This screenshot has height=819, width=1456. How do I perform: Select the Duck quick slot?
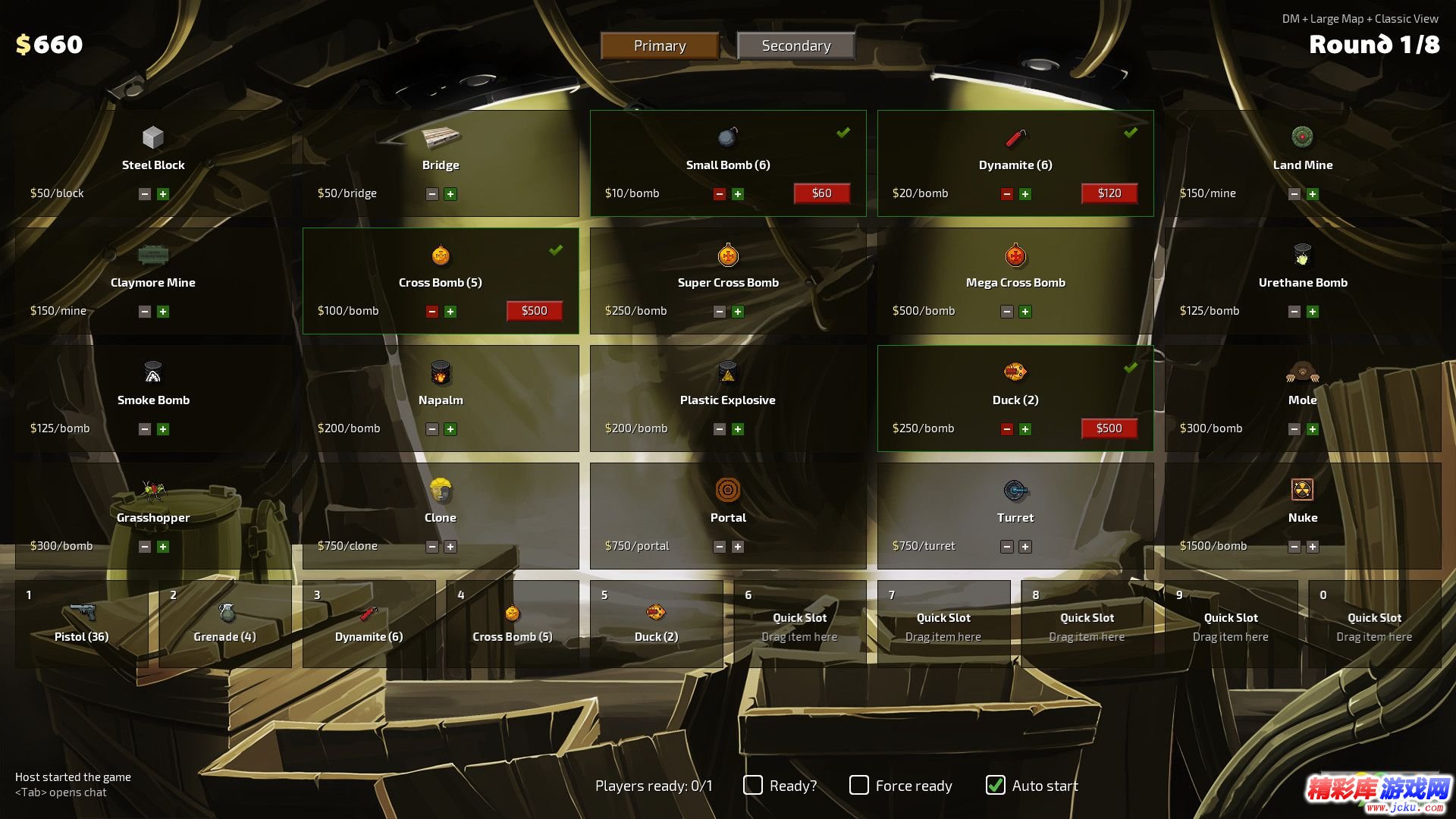(x=656, y=623)
